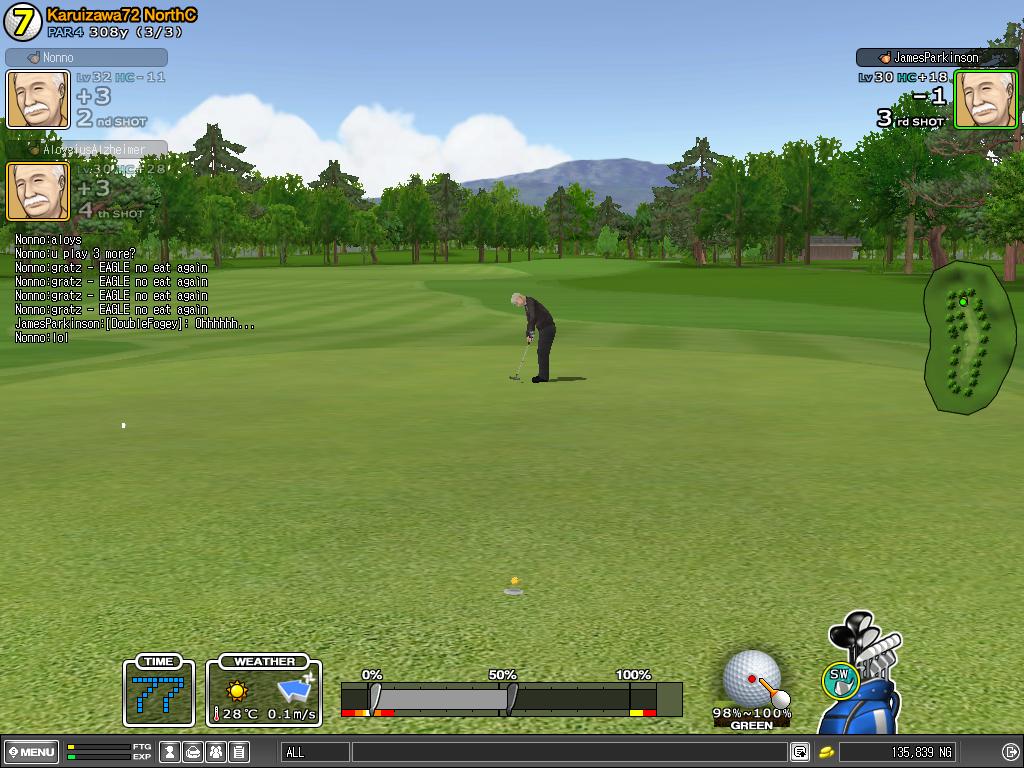Click the golf ball impact point indicator

pyautogui.click(x=751, y=677)
